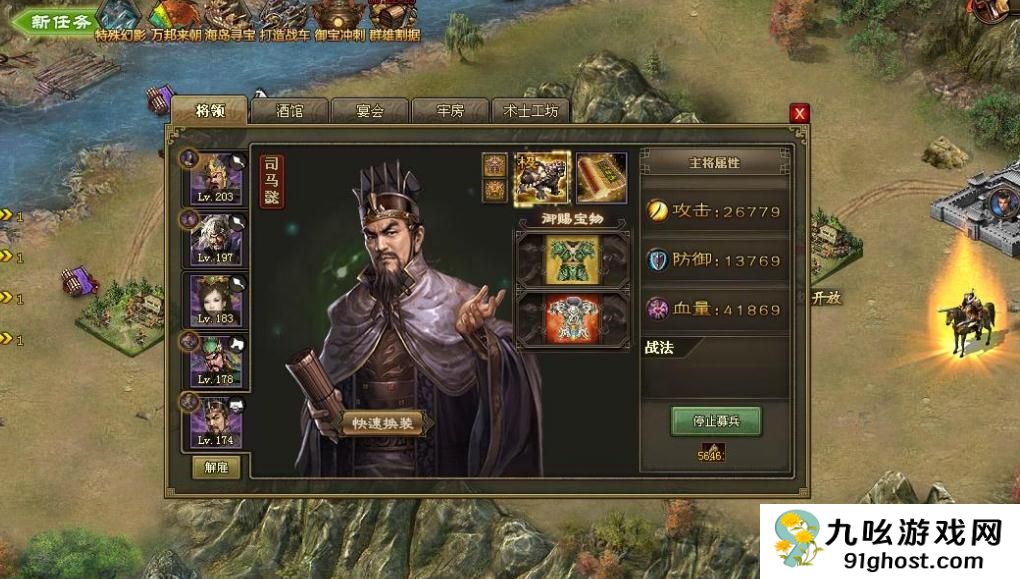The height and width of the screenshot is (579, 1020).
Task: Open the 打造战车 chariot event
Action: (285, 18)
